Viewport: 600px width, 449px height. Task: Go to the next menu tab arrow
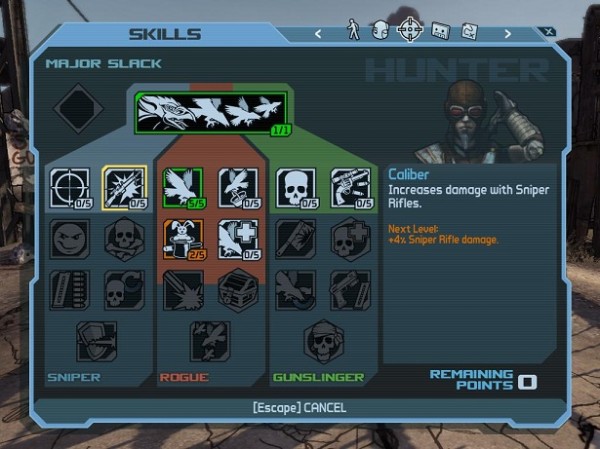[x=507, y=33]
